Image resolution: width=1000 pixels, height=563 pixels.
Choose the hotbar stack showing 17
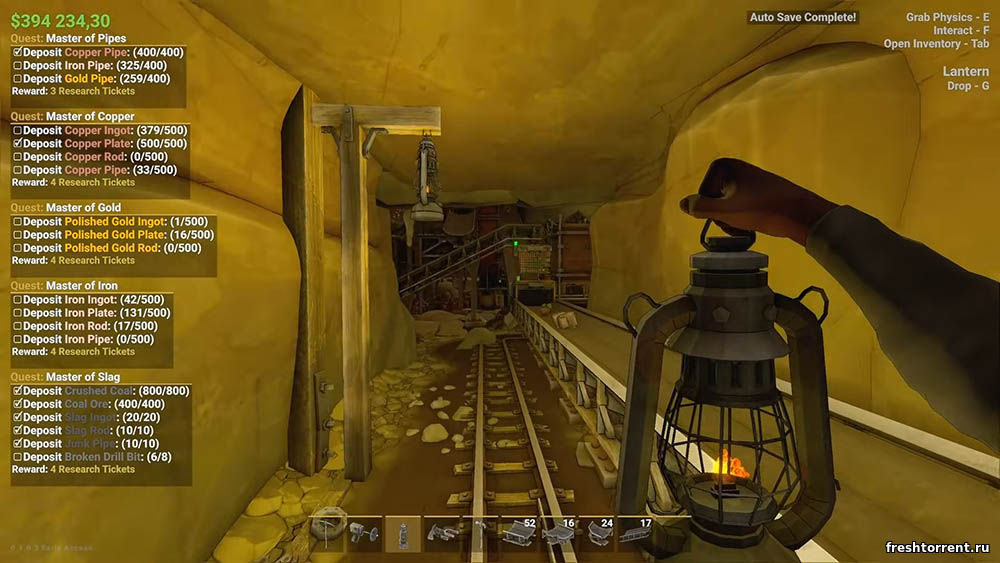pos(636,534)
